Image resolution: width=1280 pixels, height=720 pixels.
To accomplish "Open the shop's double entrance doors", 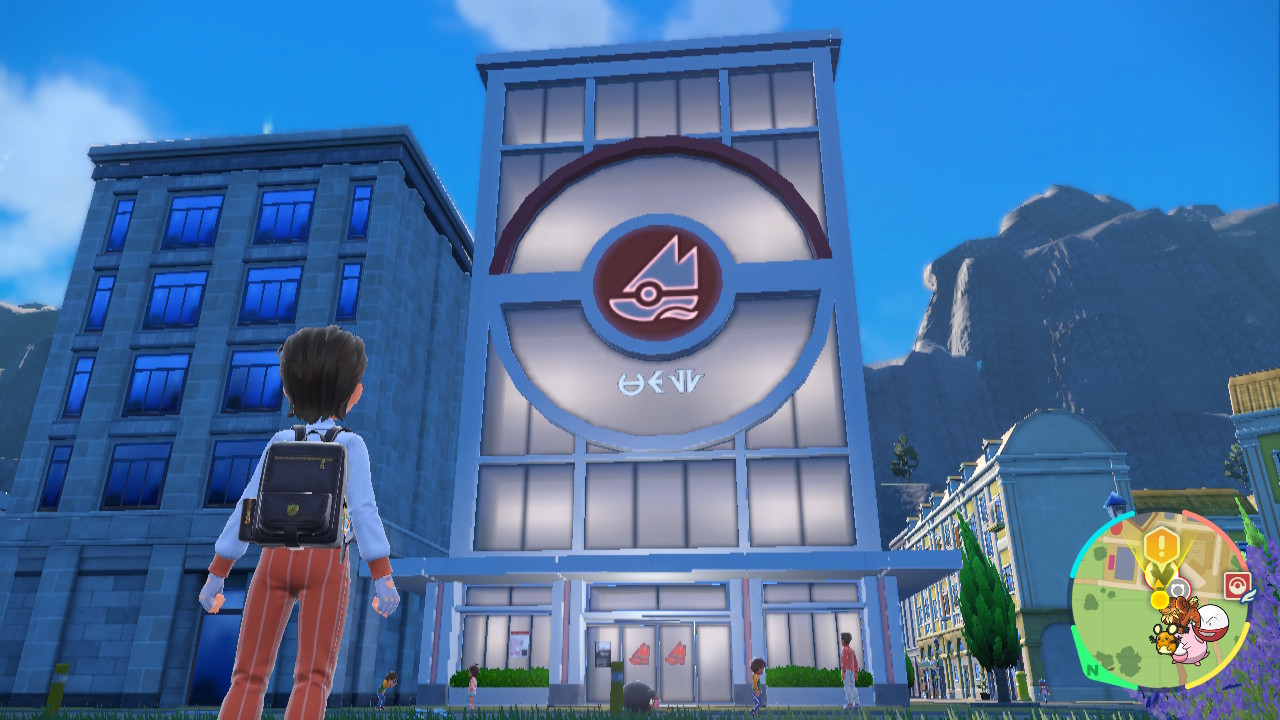I will tap(658, 660).
